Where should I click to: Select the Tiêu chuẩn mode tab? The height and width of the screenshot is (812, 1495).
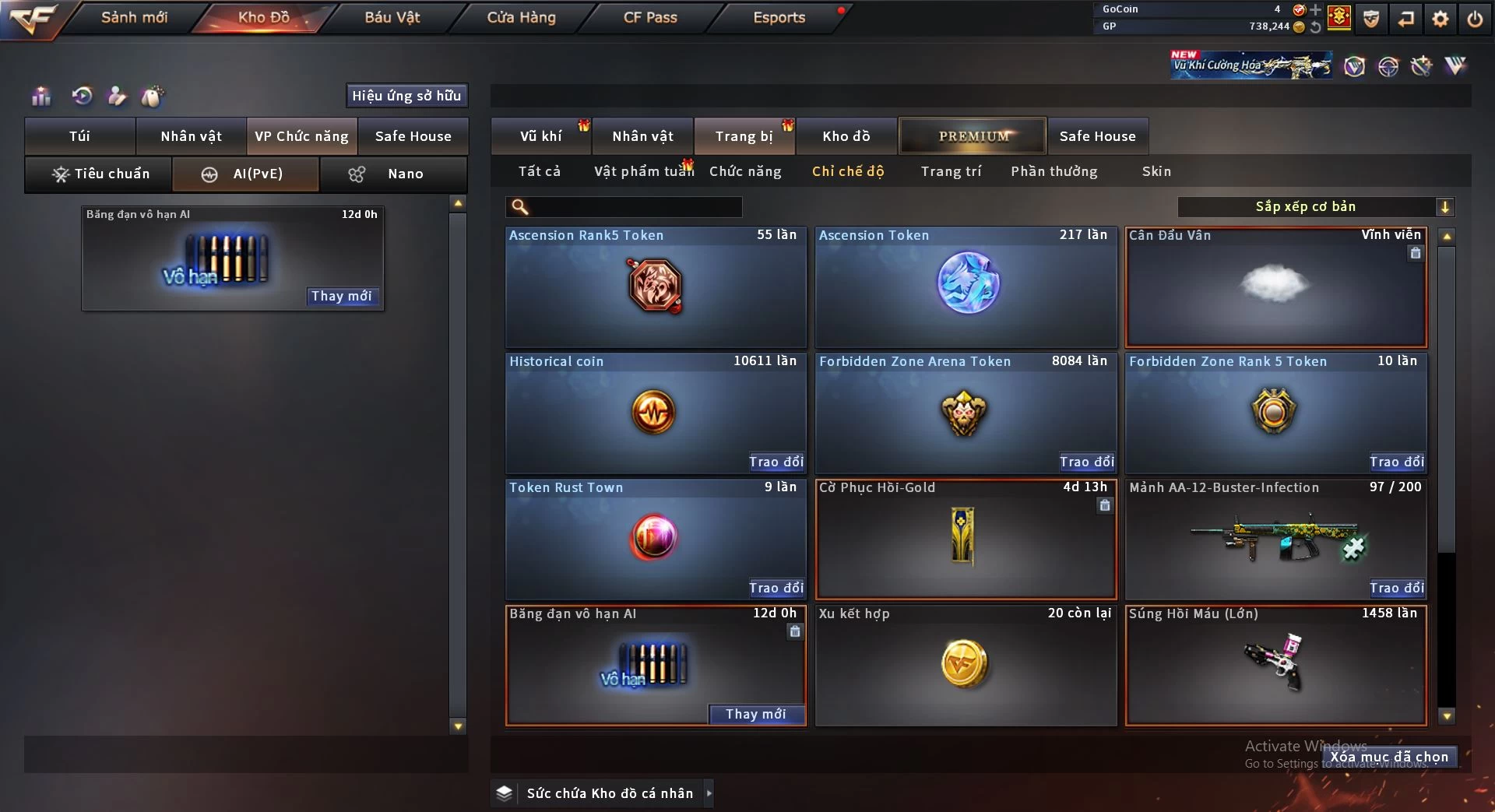(x=99, y=174)
